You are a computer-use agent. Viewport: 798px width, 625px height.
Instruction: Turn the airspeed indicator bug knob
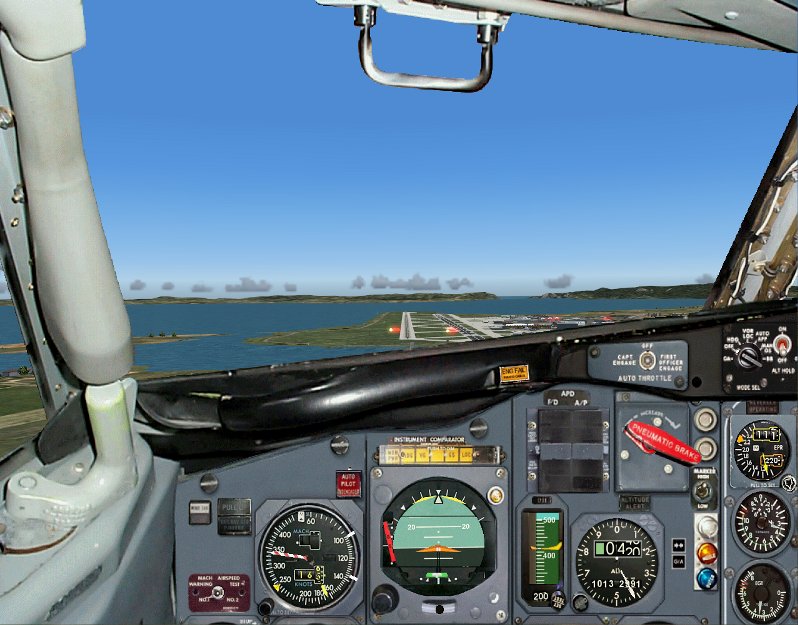(266, 606)
